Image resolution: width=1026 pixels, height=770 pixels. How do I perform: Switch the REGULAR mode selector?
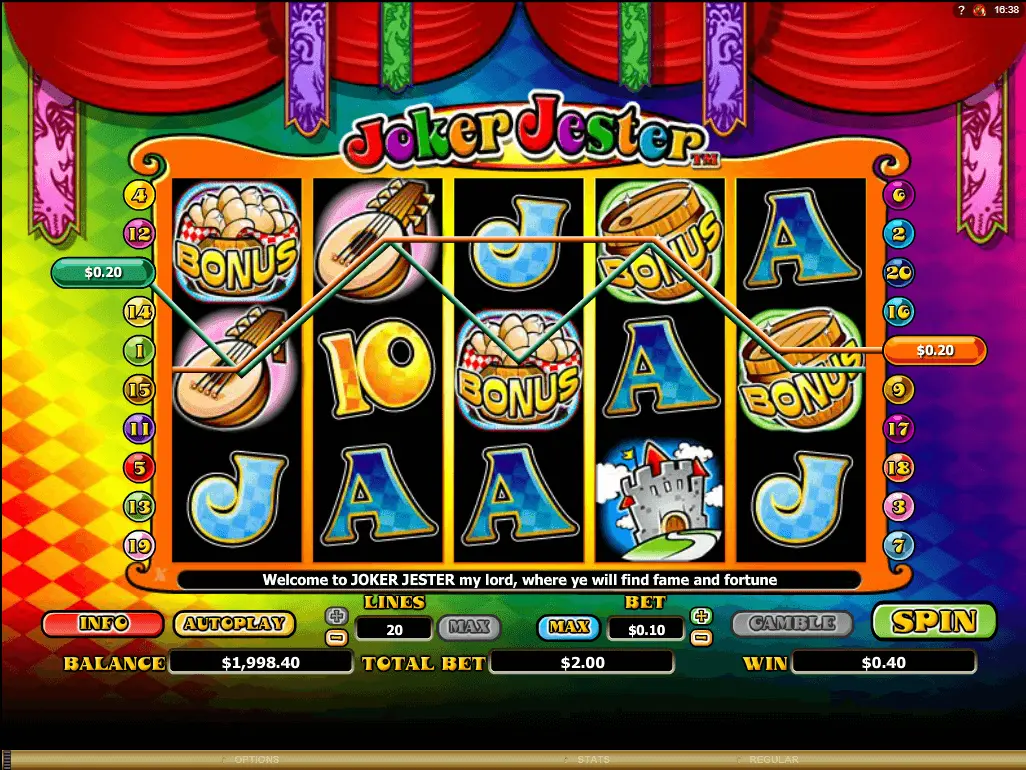(773, 760)
